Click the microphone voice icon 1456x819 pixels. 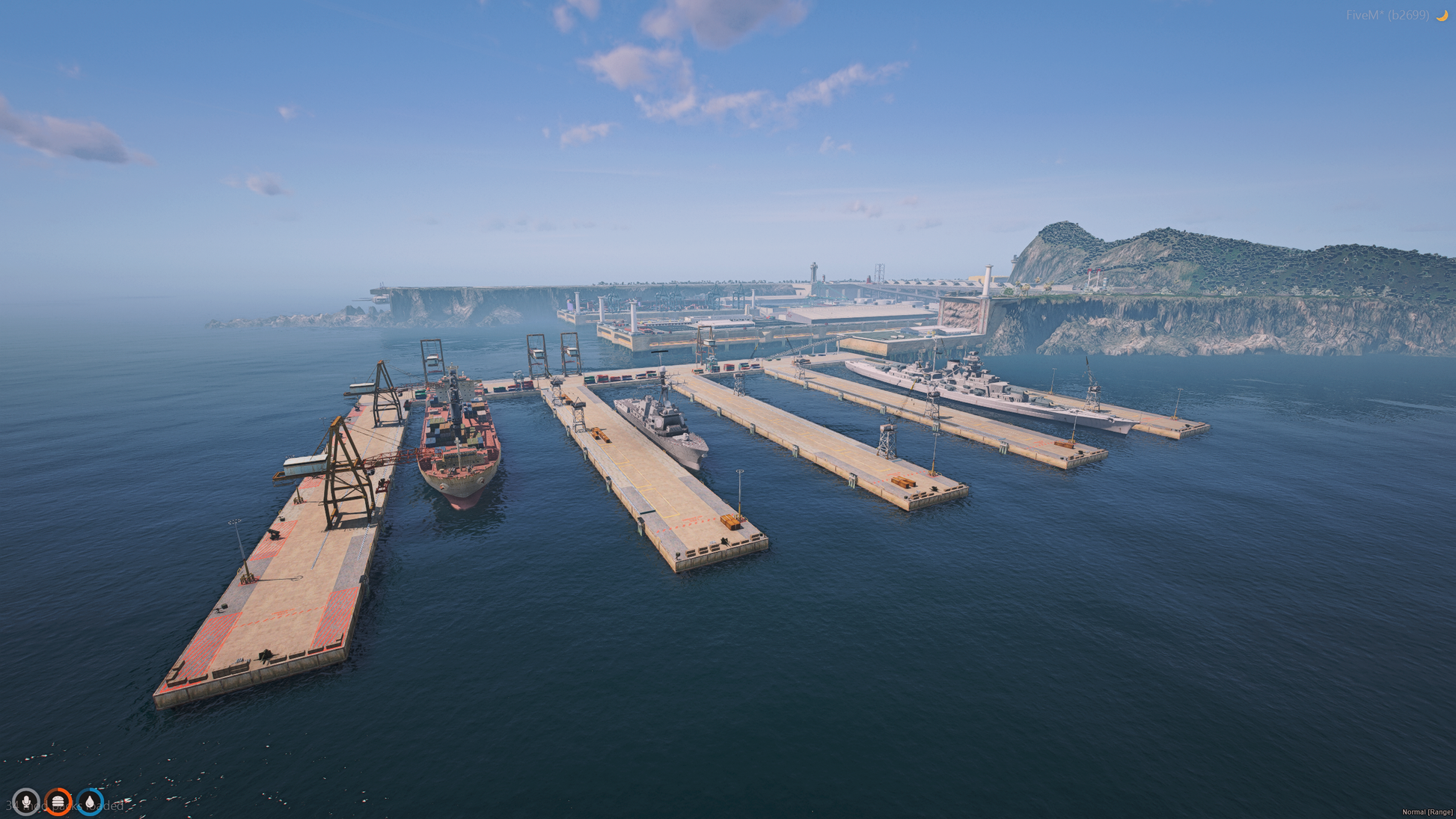26,802
